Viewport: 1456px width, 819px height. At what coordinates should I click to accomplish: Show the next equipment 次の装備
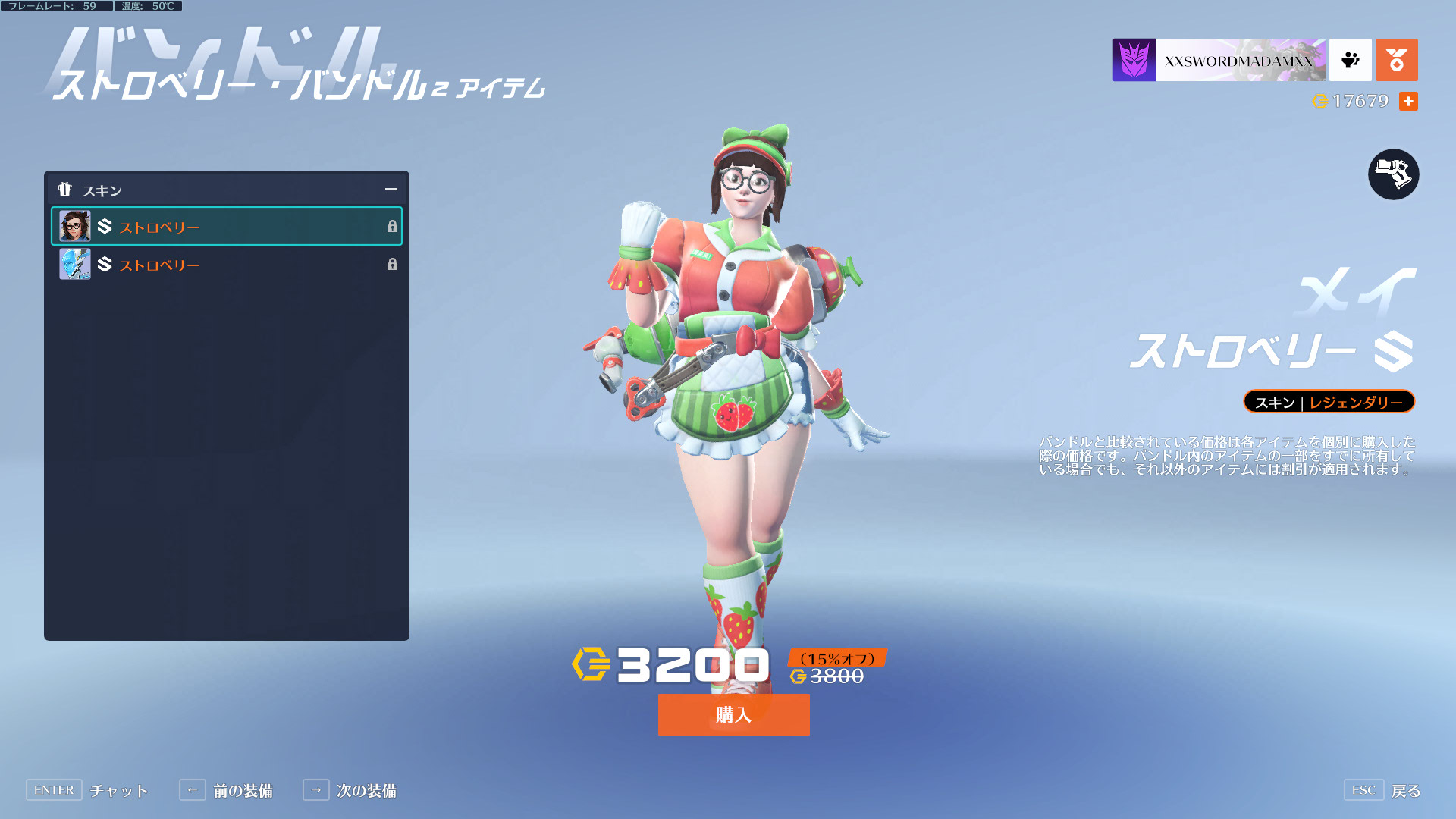point(350,790)
